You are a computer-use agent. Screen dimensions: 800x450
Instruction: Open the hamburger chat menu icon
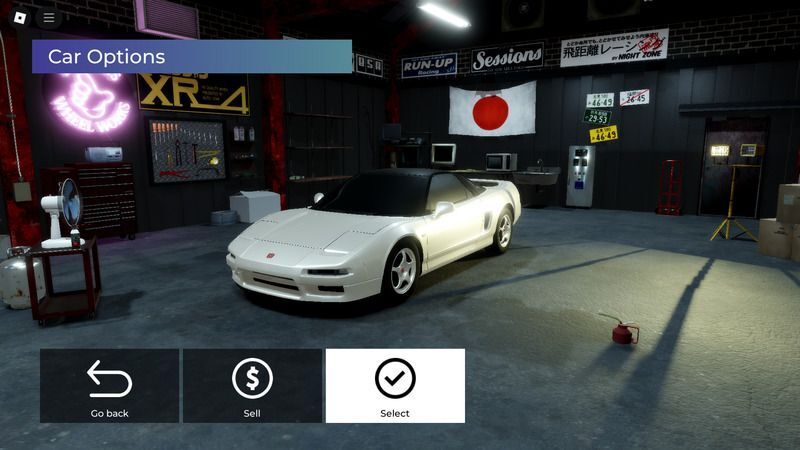(x=49, y=17)
